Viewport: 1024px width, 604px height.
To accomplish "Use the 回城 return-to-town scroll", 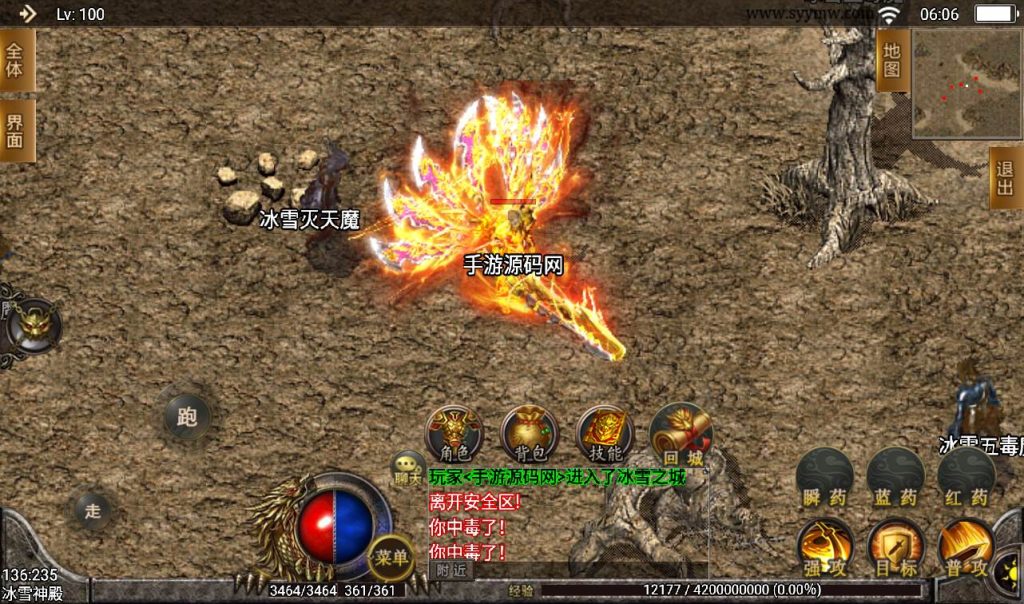I will click(679, 433).
